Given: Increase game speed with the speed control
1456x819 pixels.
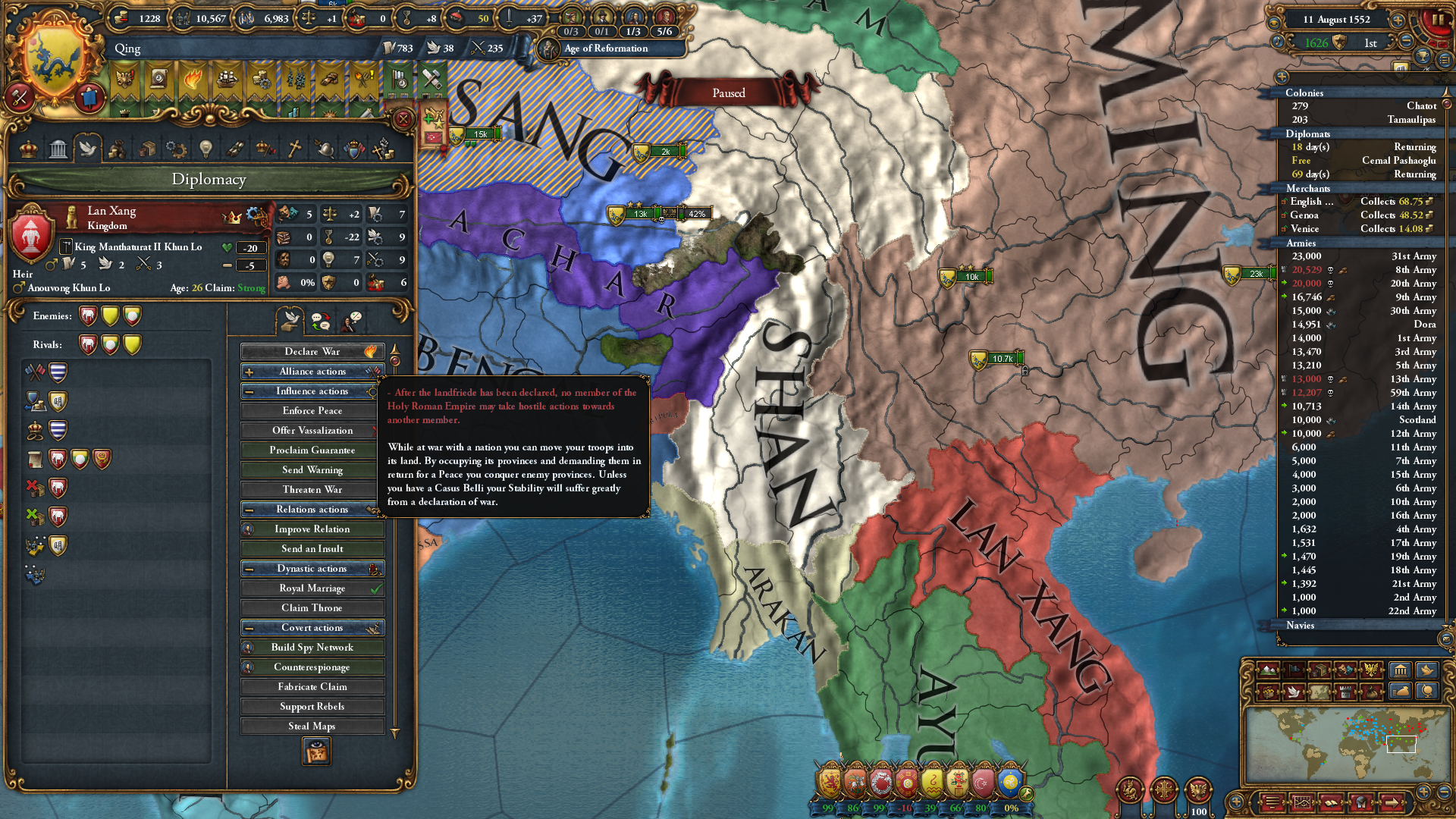Looking at the screenshot, I should pos(1398,20).
